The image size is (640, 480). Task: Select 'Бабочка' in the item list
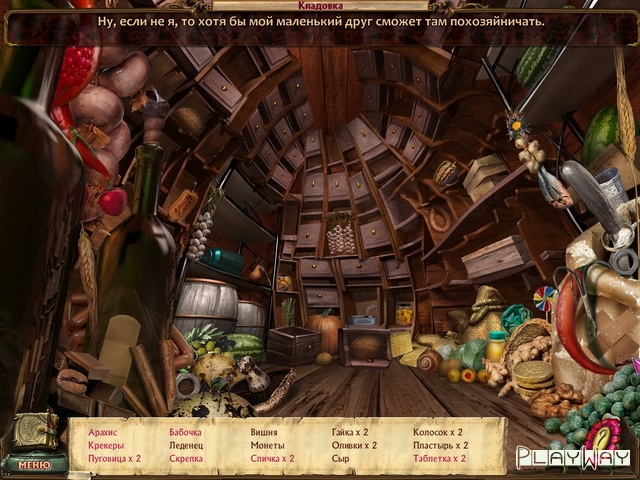pyautogui.click(x=186, y=432)
